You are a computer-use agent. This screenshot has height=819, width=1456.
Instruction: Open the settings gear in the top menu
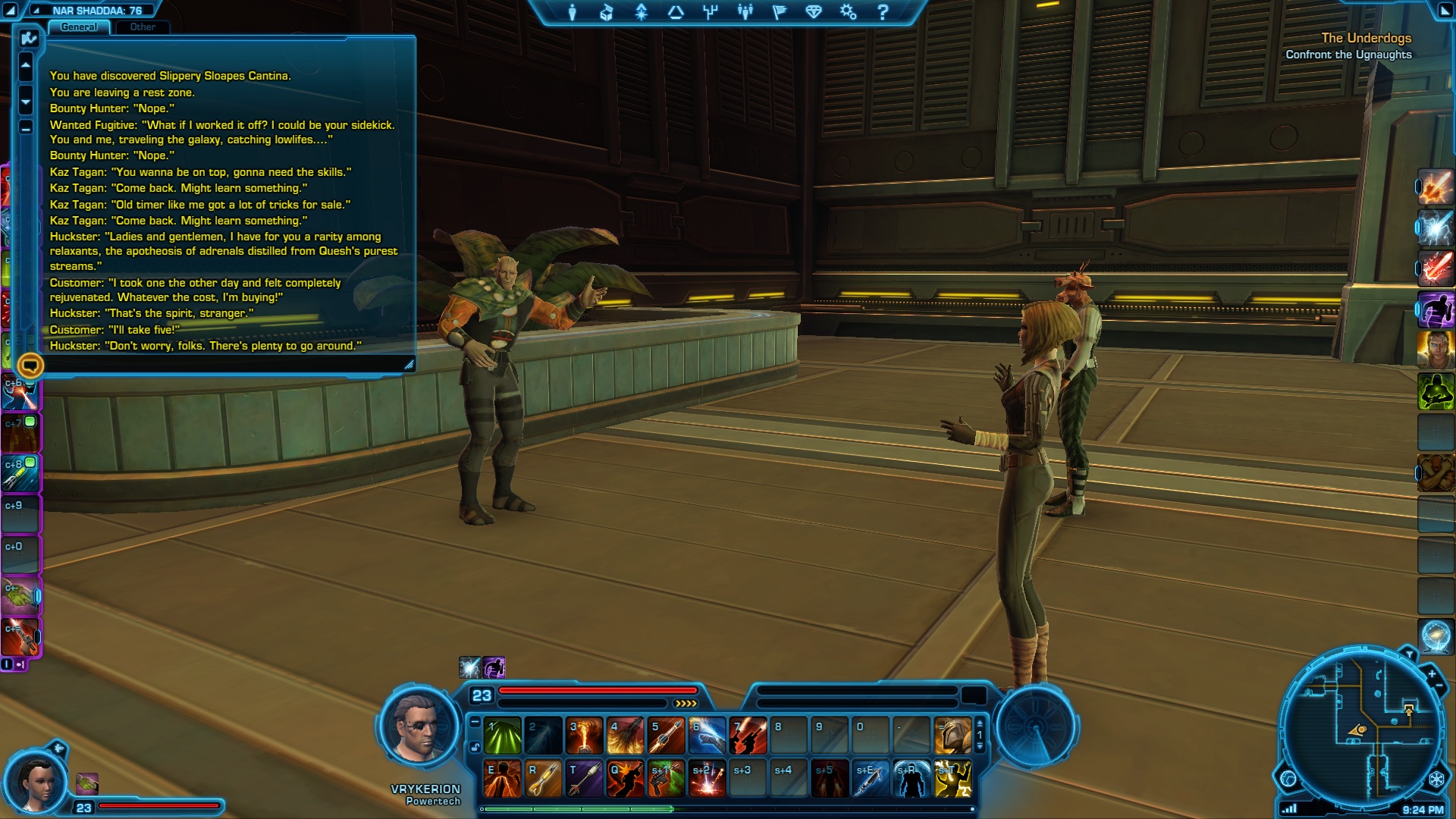tap(848, 12)
